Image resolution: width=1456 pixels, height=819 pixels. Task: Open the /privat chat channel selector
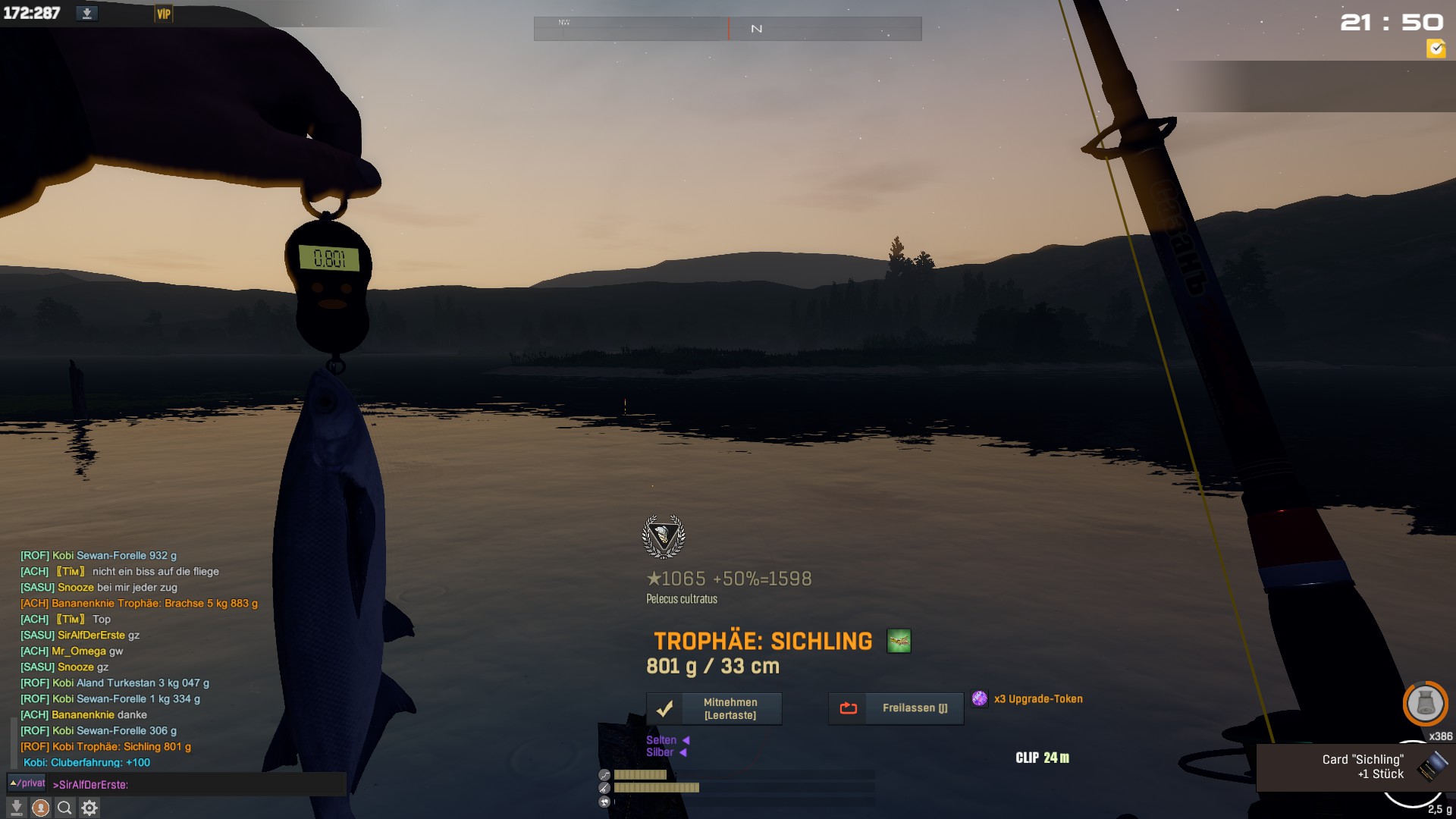[x=27, y=783]
